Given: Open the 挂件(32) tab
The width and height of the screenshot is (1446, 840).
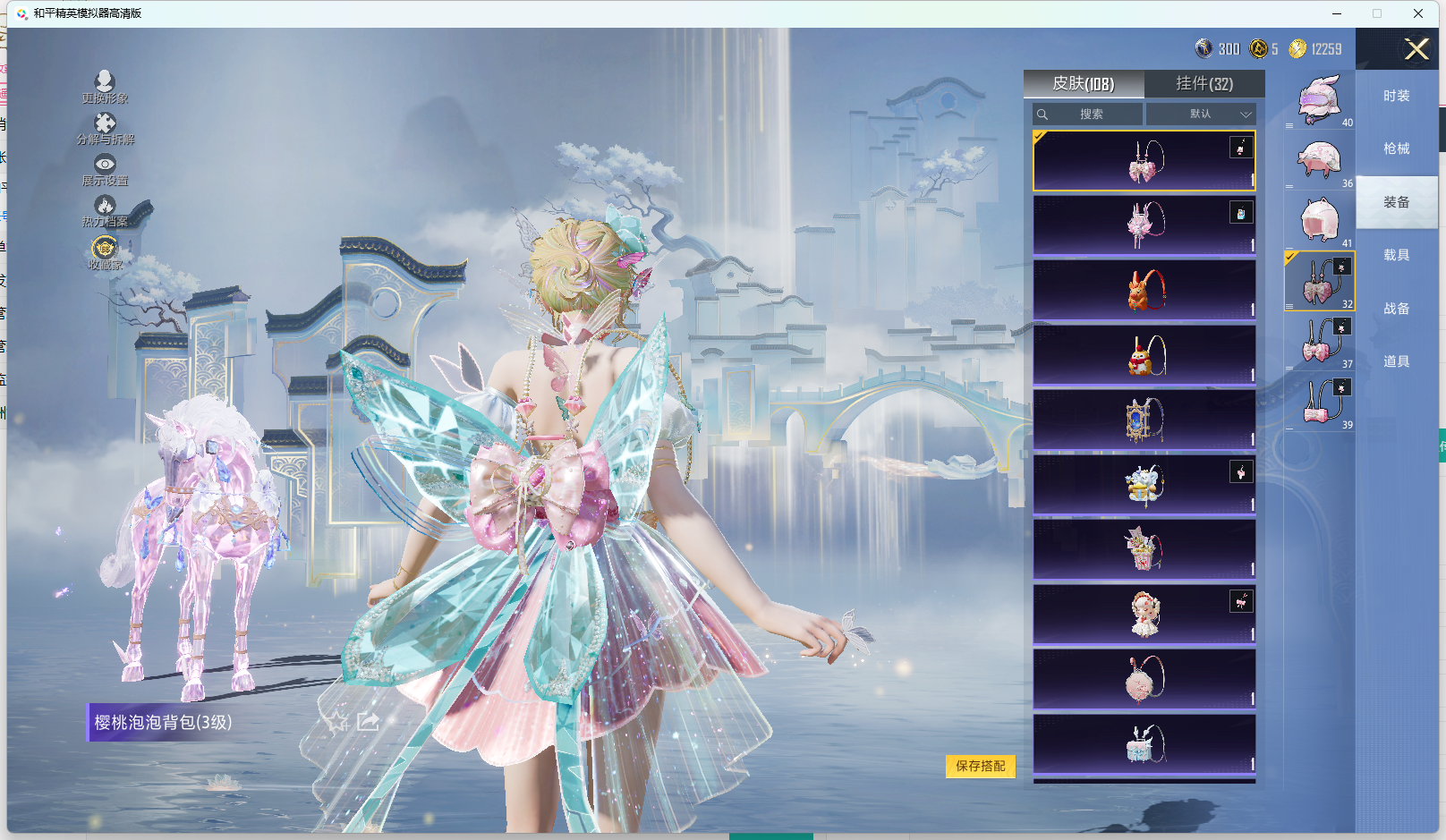Looking at the screenshot, I should coord(1204,84).
